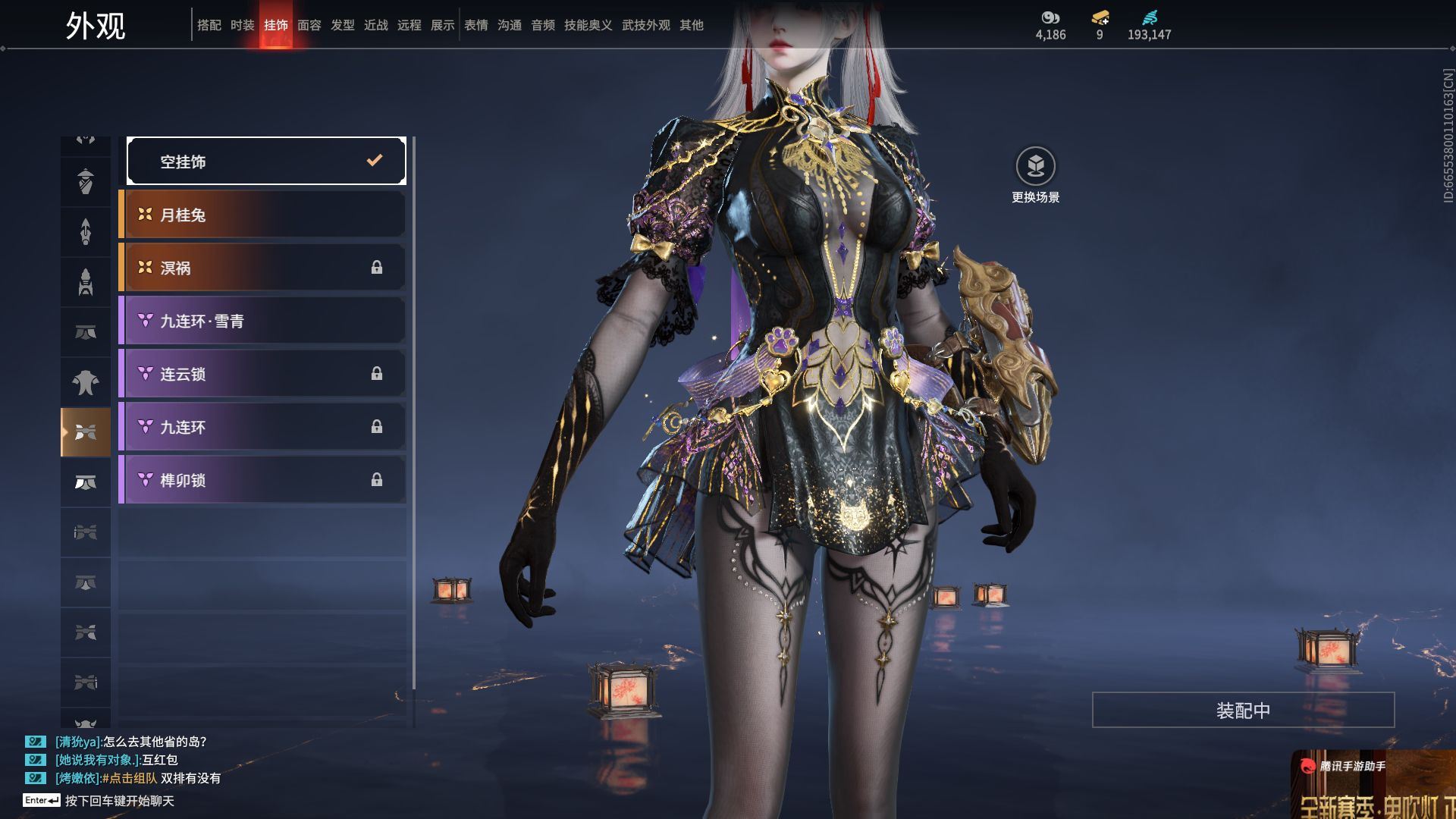The height and width of the screenshot is (819, 1456).
Task: Switch to the 武技外观 tab
Action: [645, 25]
